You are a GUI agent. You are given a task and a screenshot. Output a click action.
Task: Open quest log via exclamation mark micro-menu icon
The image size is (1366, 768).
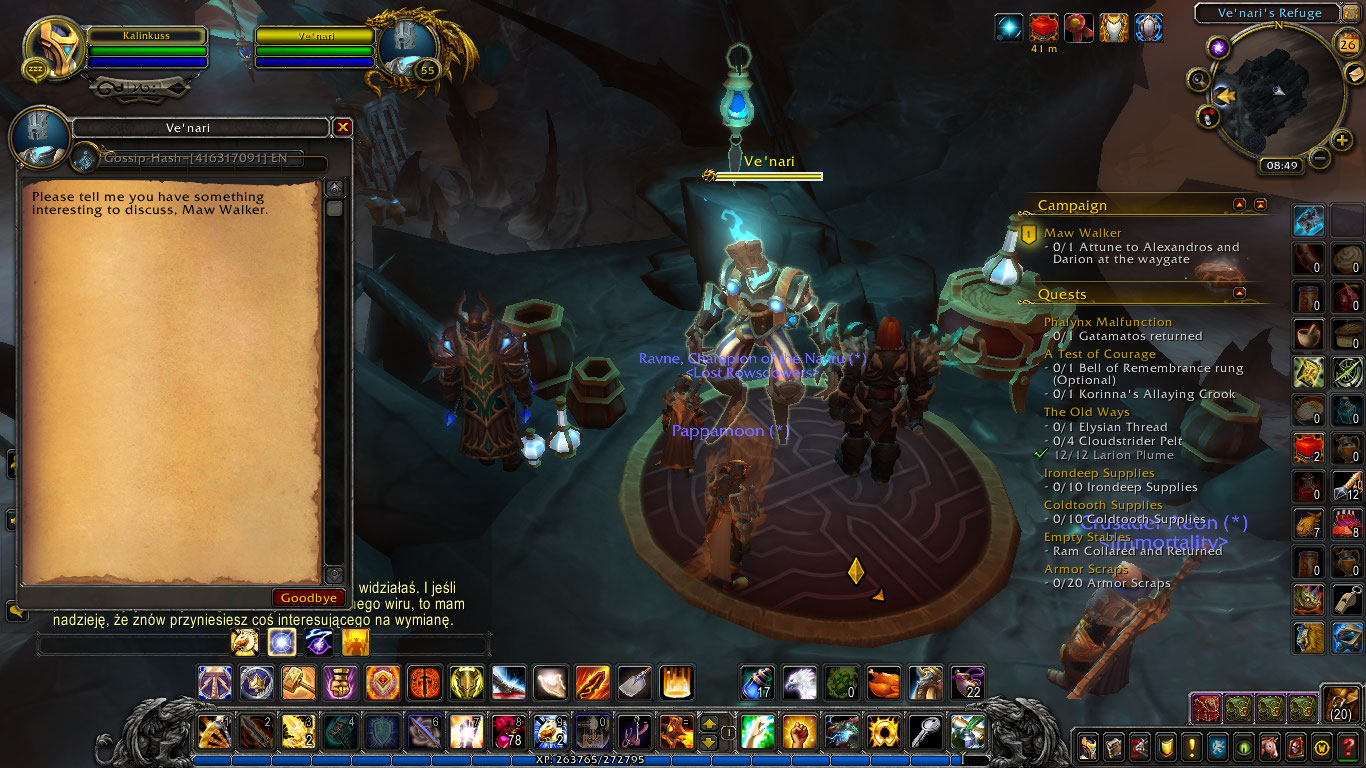(x=1191, y=747)
